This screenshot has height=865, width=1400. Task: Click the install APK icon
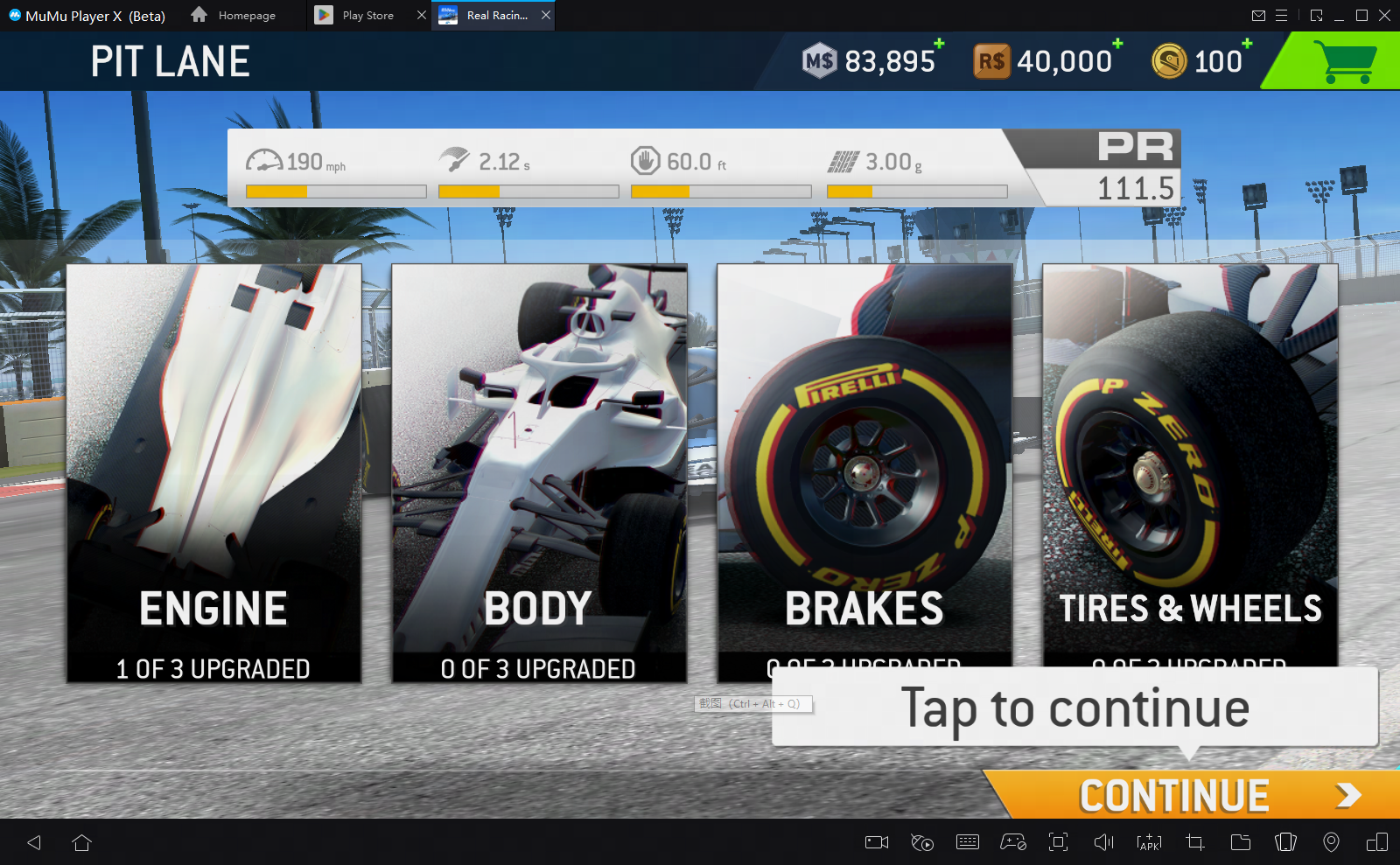tap(1148, 842)
